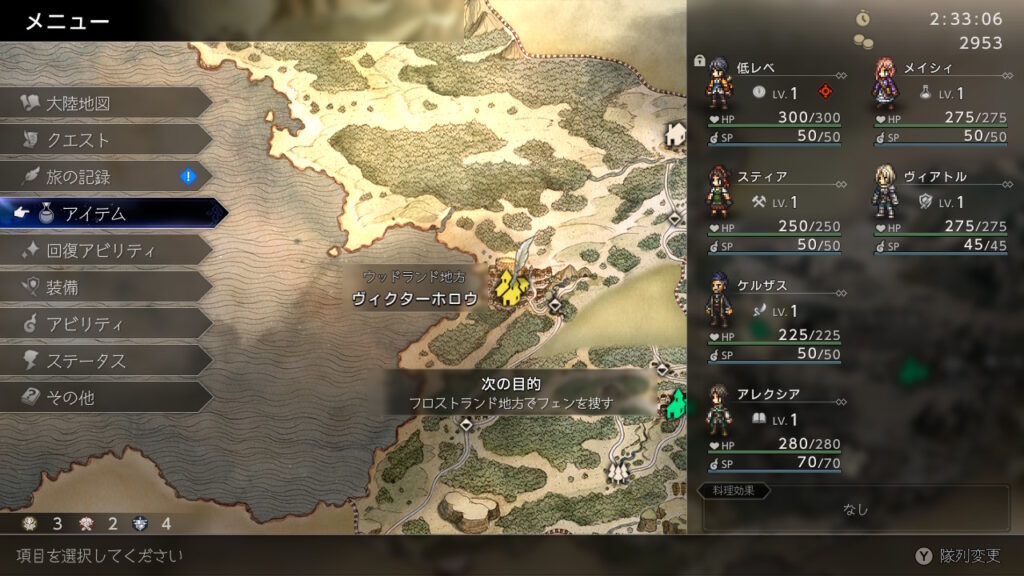1024x576 pixels.
Task: Select party member メイシィ
Action: (940, 95)
